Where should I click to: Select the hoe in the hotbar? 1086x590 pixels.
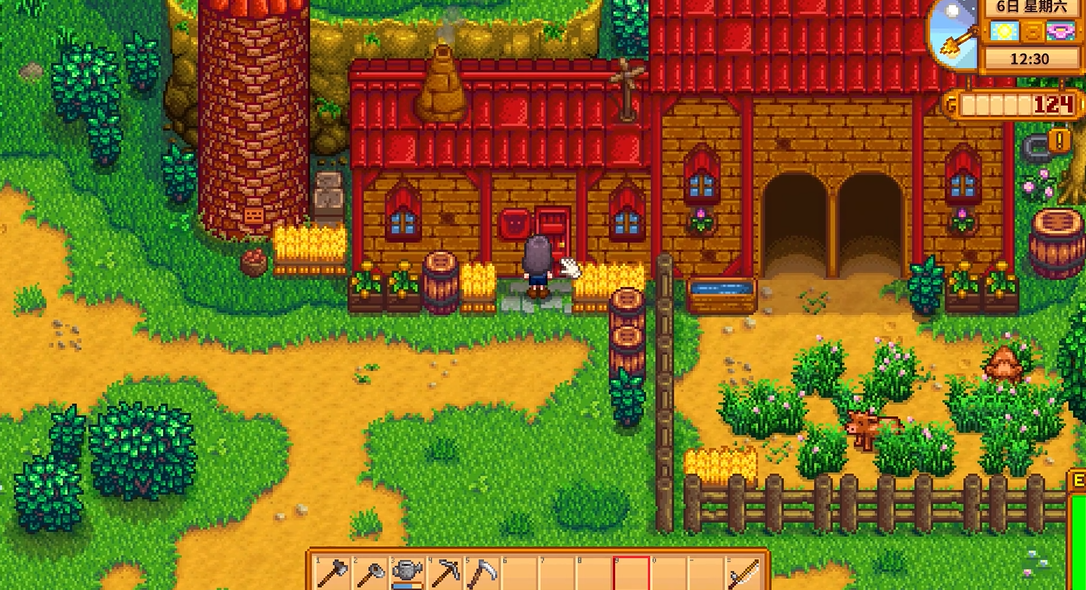370,573
